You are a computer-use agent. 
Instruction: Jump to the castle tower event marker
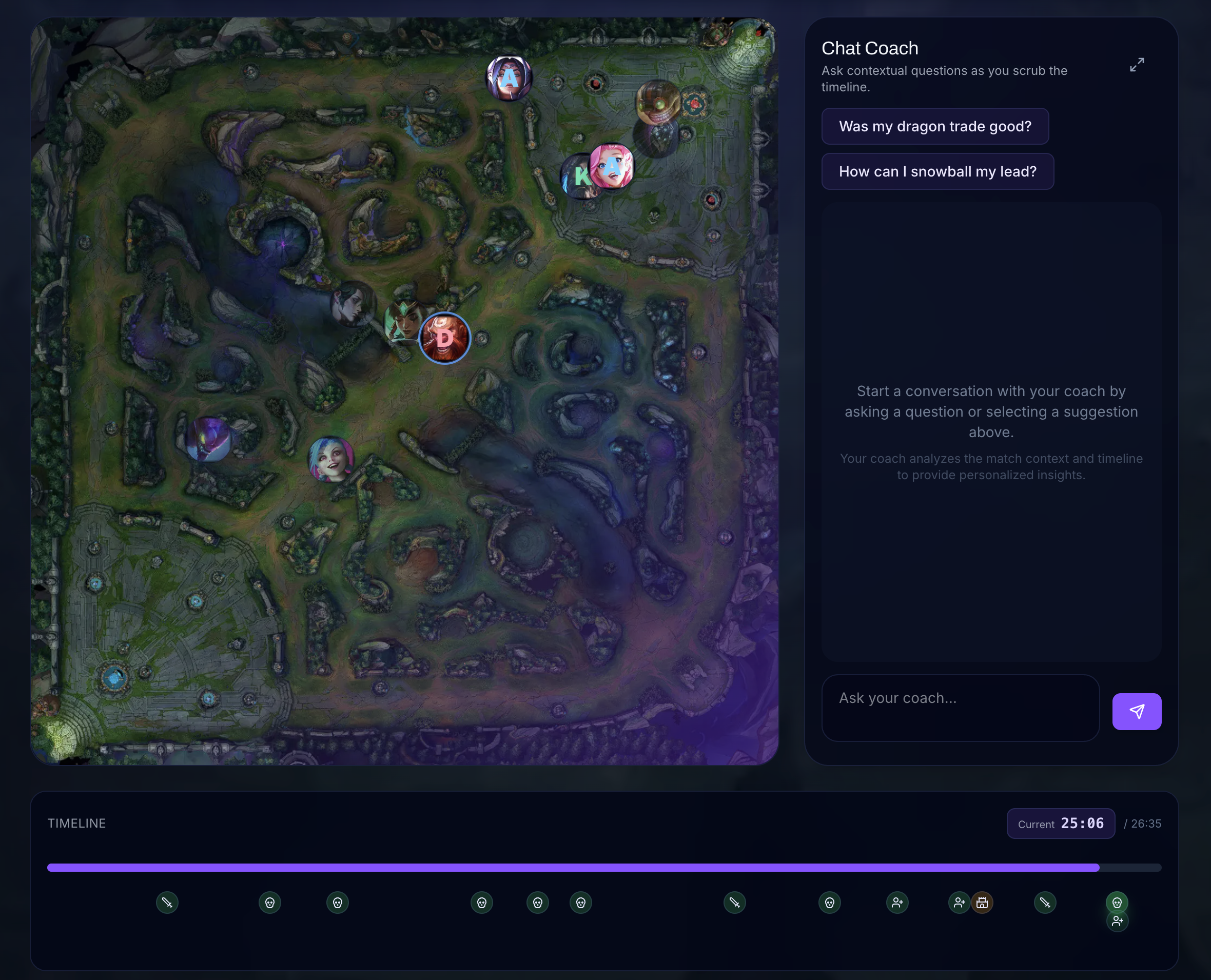(x=982, y=902)
